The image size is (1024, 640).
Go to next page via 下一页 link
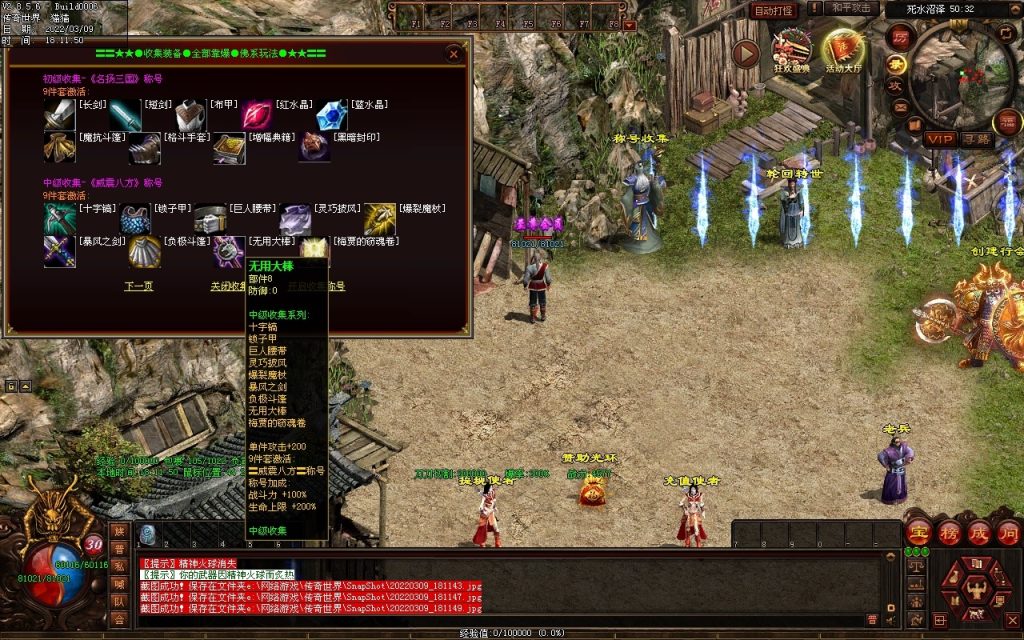click(138, 286)
